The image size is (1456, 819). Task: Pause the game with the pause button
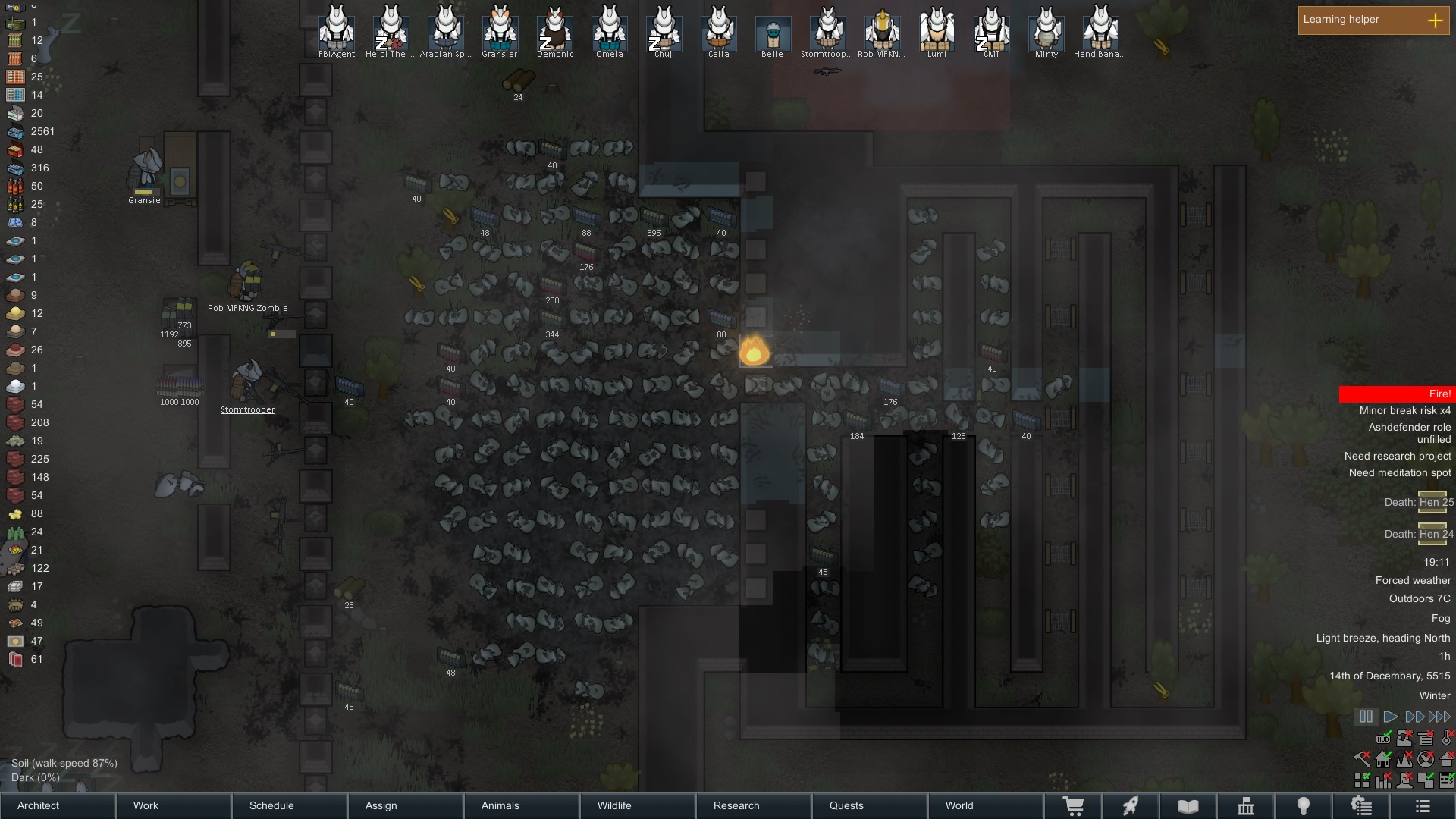coord(1366,717)
